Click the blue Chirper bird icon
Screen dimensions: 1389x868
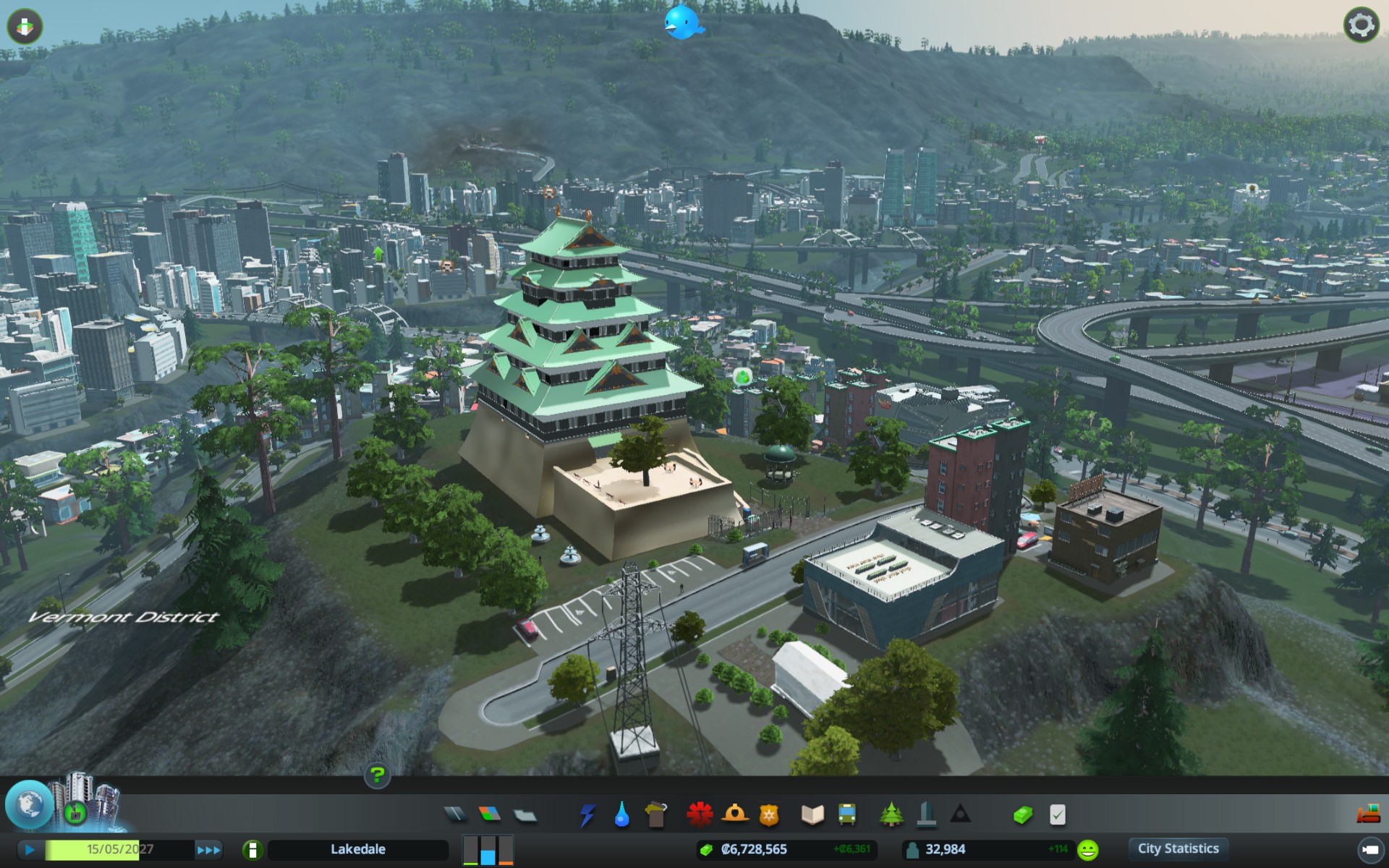tap(683, 22)
